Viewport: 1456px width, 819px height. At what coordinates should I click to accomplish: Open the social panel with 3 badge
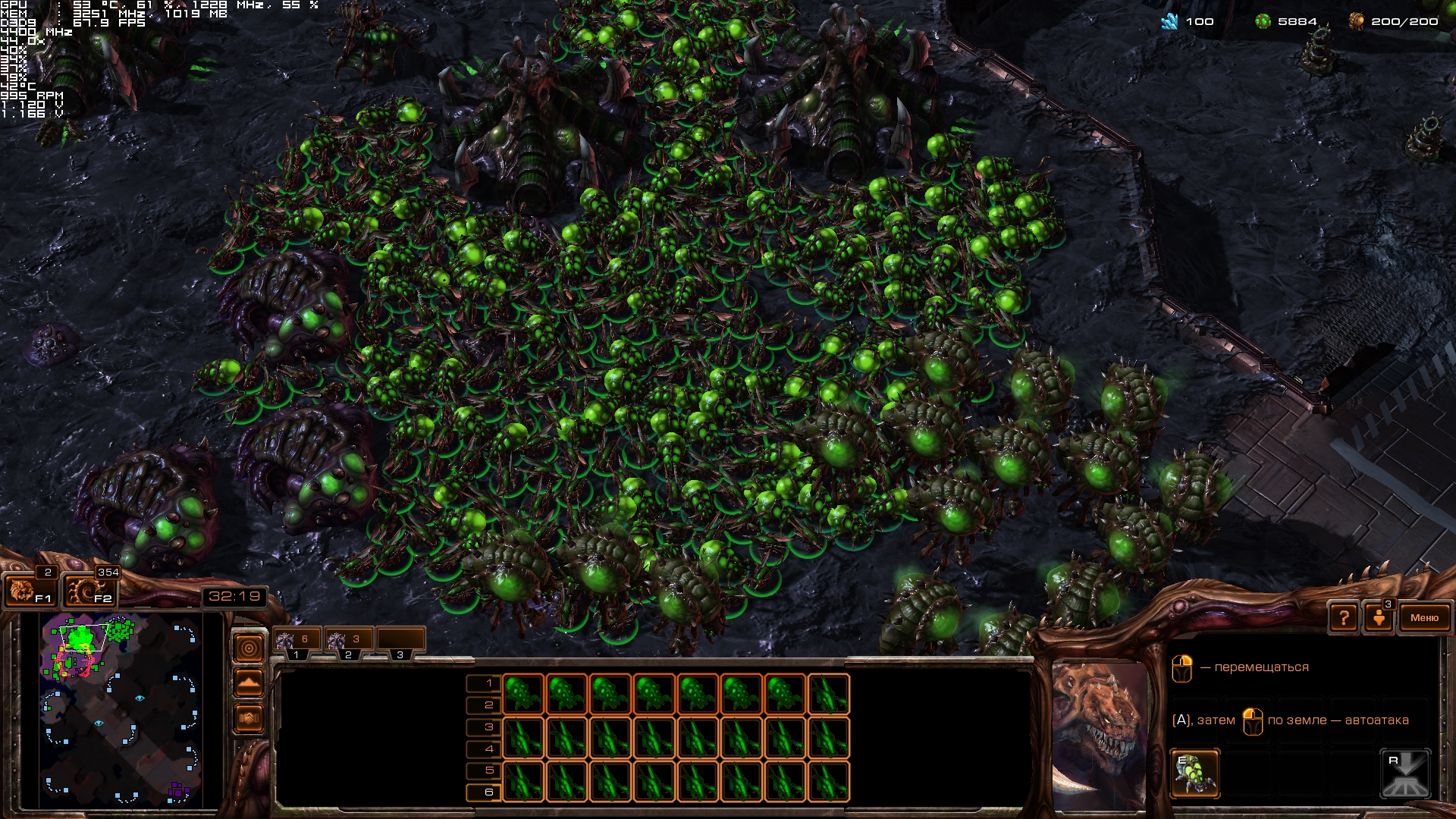click(x=1379, y=617)
